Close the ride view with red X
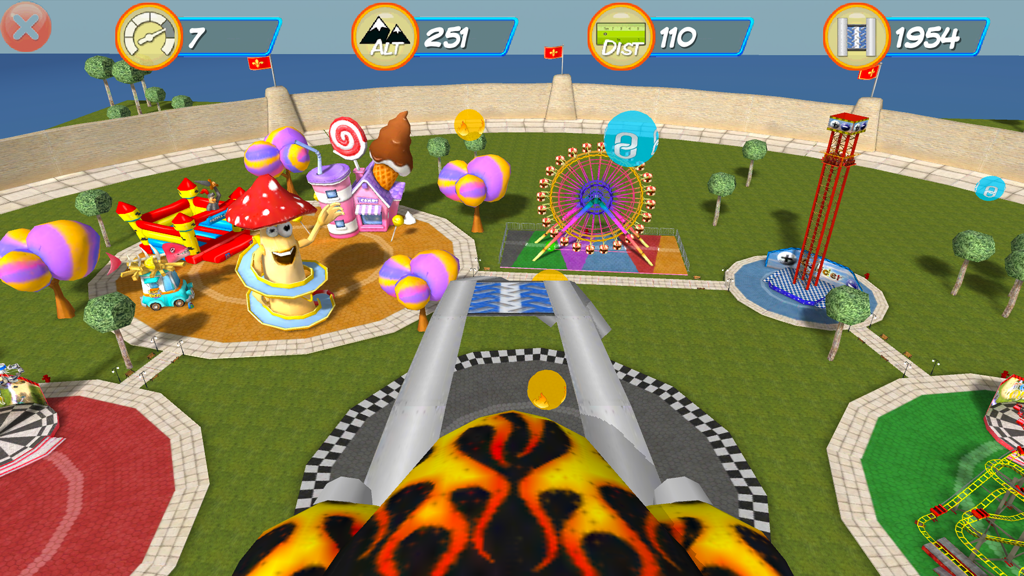Image resolution: width=1024 pixels, height=576 pixels. [x=26, y=27]
